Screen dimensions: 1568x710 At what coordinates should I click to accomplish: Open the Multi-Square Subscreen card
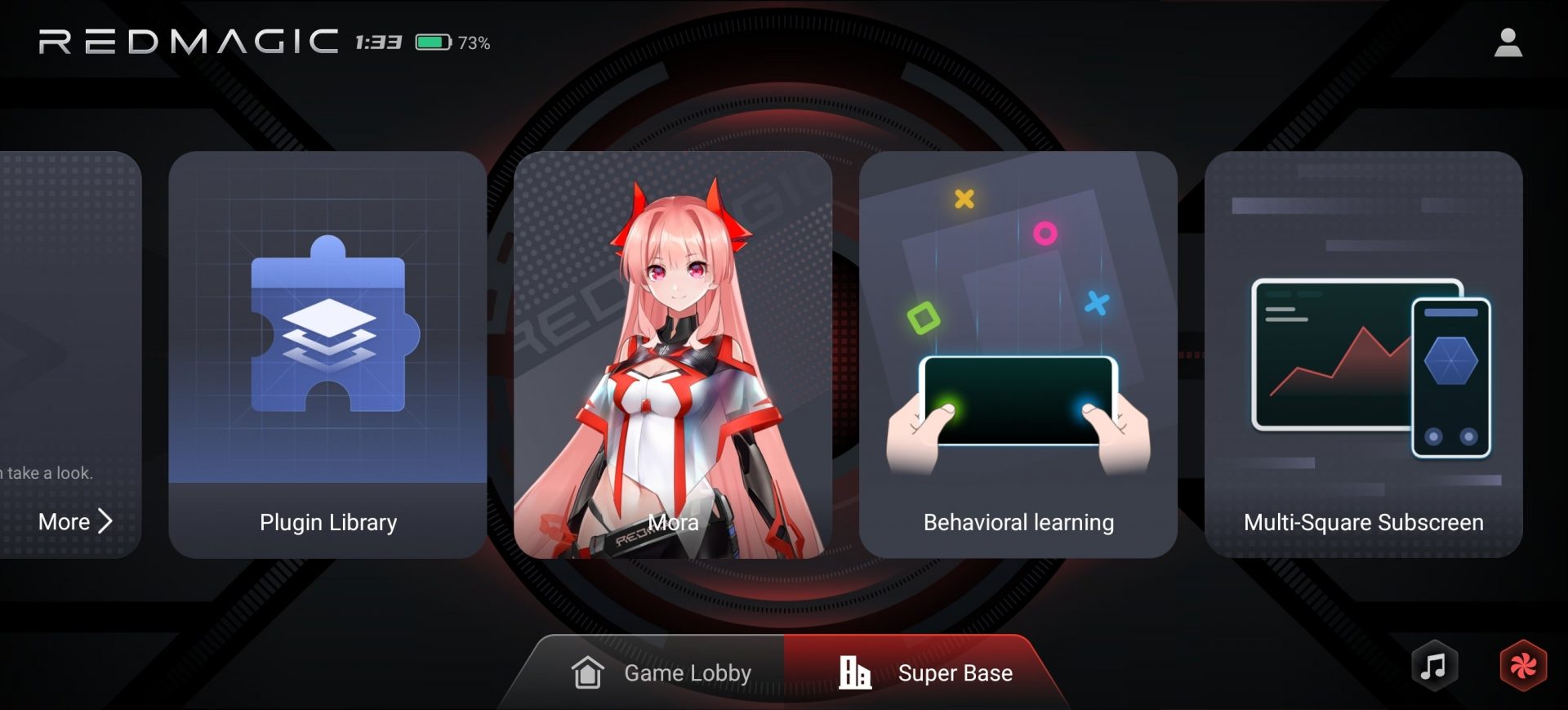tap(1364, 351)
